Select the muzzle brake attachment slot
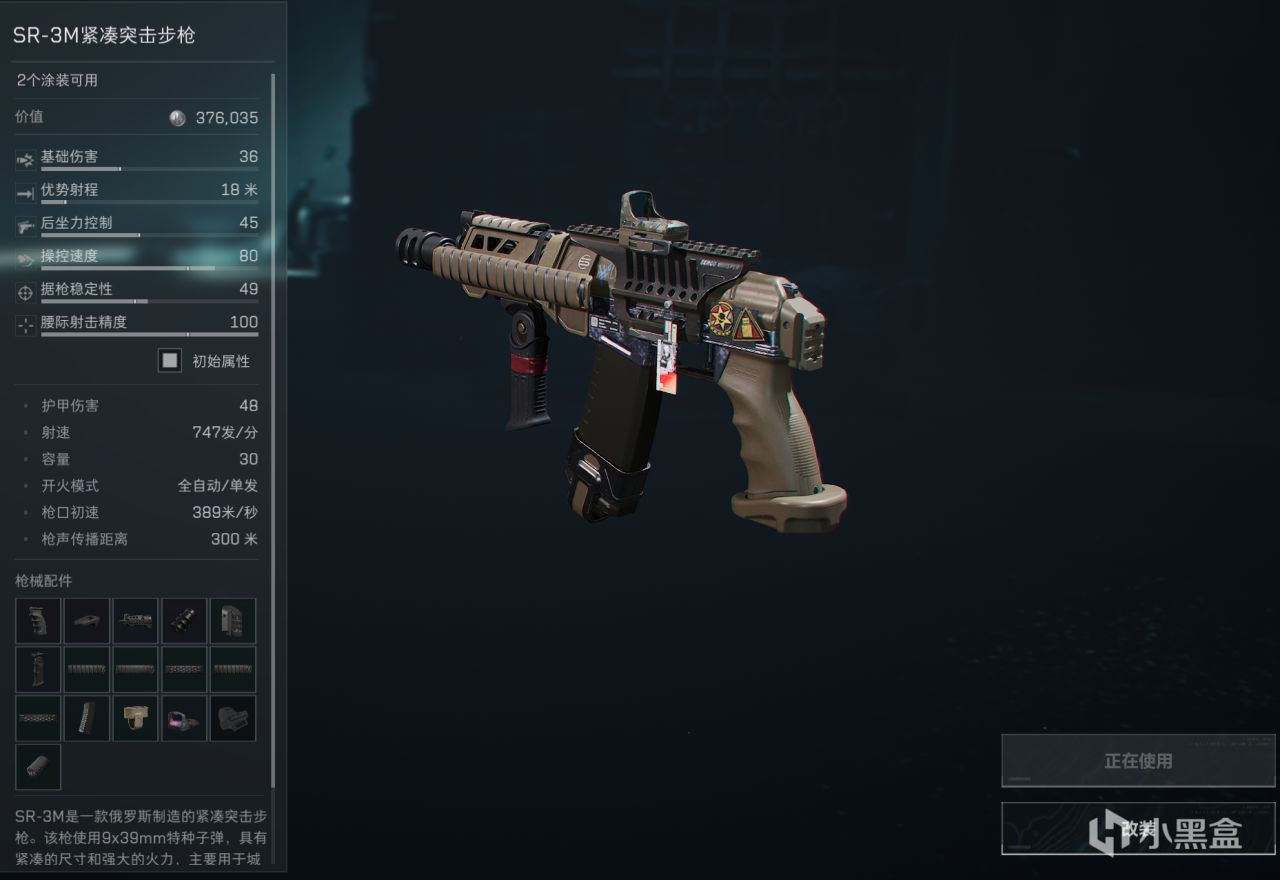Image resolution: width=1280 pixels, height=880 pixels. coord(185,621)
